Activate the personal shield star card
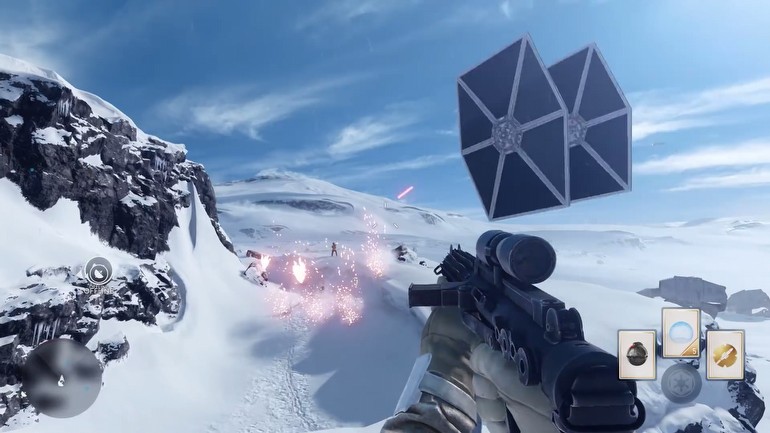Viewport: 770px width, 433px height. (680, 332)
